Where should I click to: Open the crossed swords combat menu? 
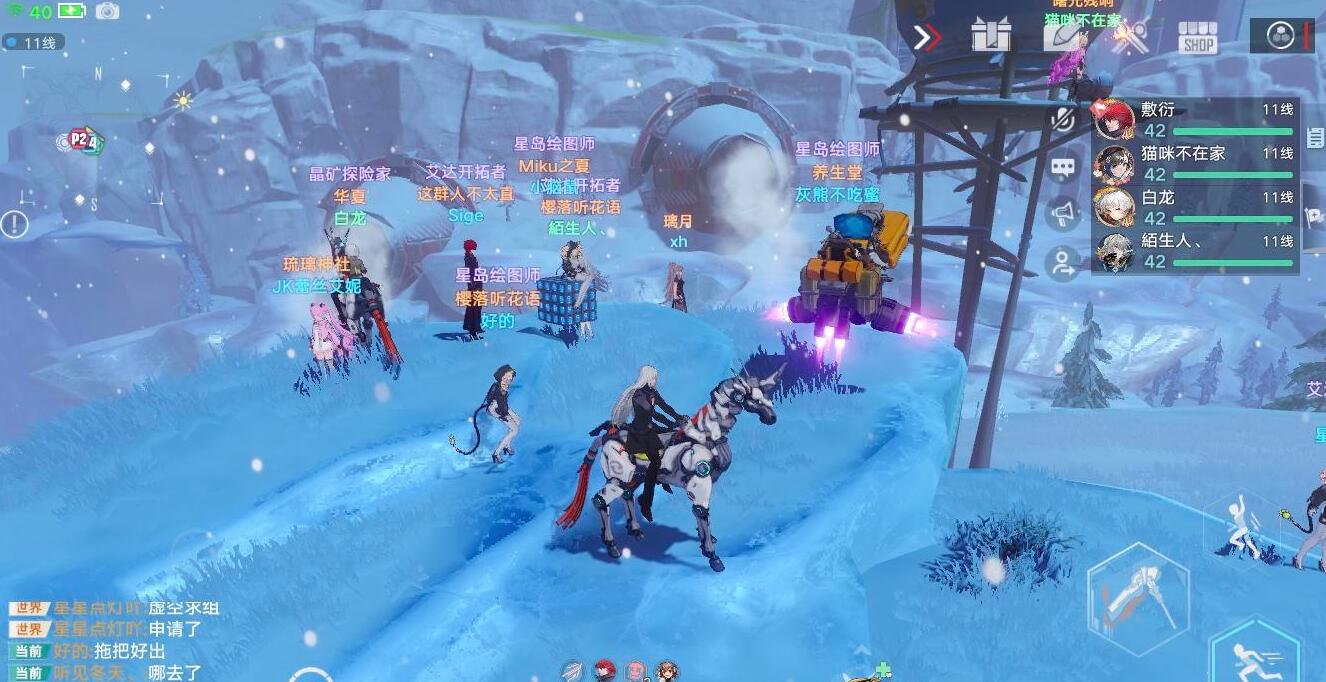[1131, 38]
